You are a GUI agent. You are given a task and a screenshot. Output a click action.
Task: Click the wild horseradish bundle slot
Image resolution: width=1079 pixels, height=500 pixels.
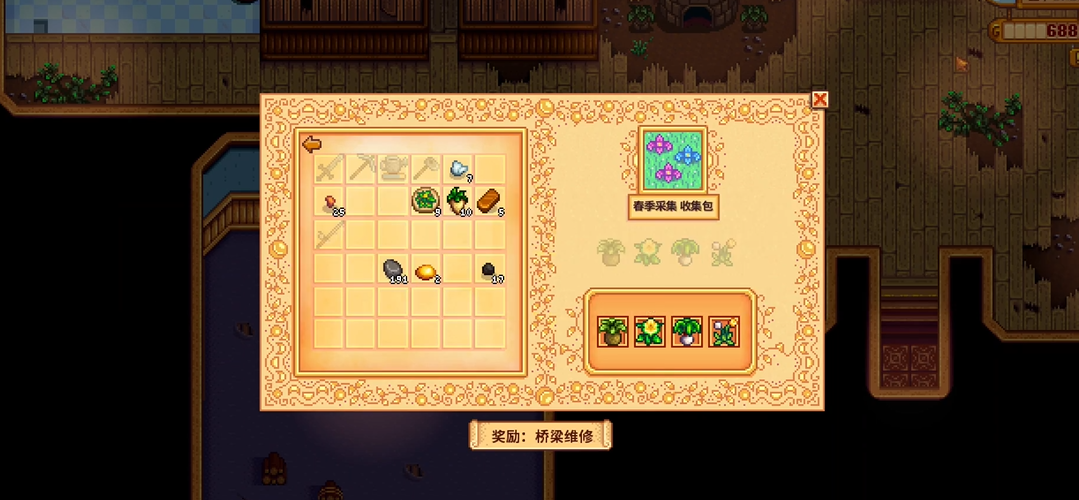pyautogui.click(x=611, y=331)
